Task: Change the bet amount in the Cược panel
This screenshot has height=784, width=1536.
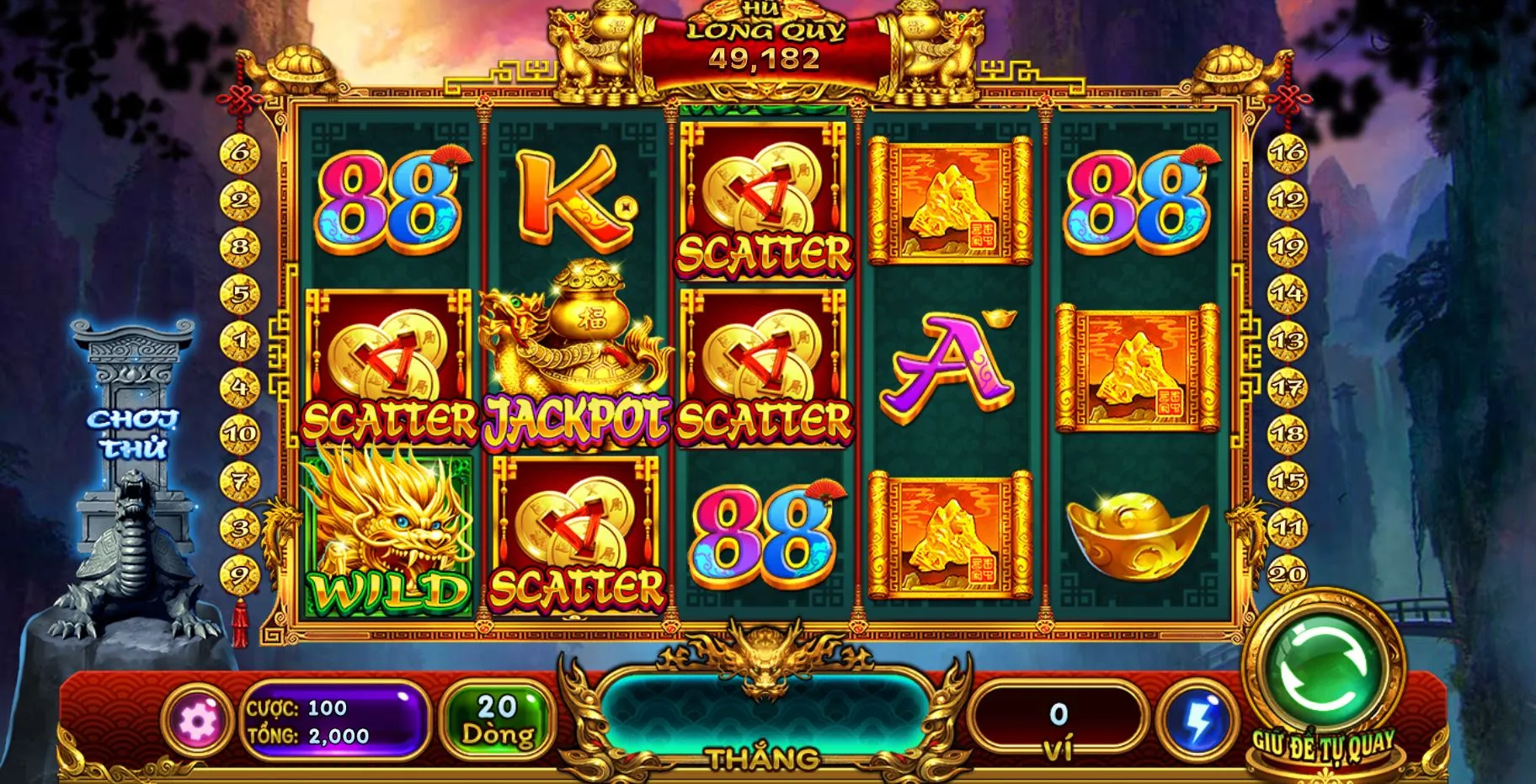Action: (334, 721)
